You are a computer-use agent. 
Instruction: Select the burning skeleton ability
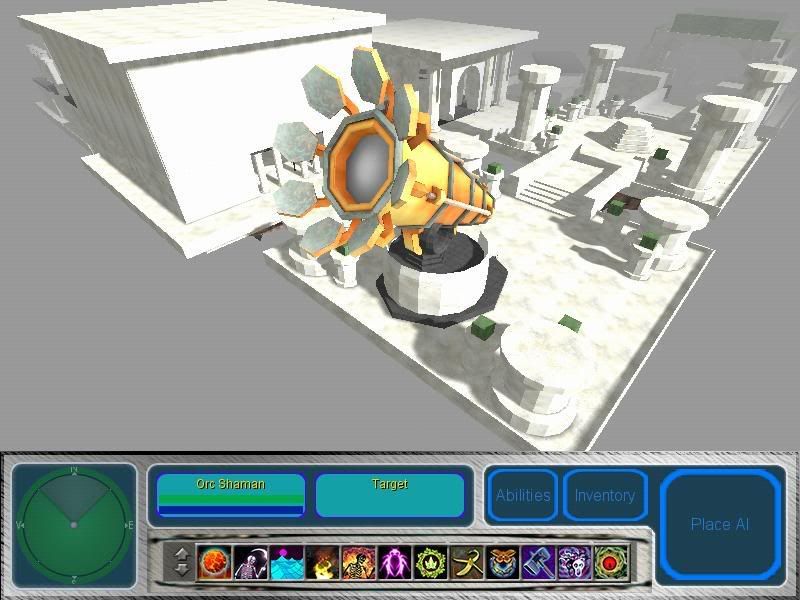pyautogui.click(x=359, y=562)
